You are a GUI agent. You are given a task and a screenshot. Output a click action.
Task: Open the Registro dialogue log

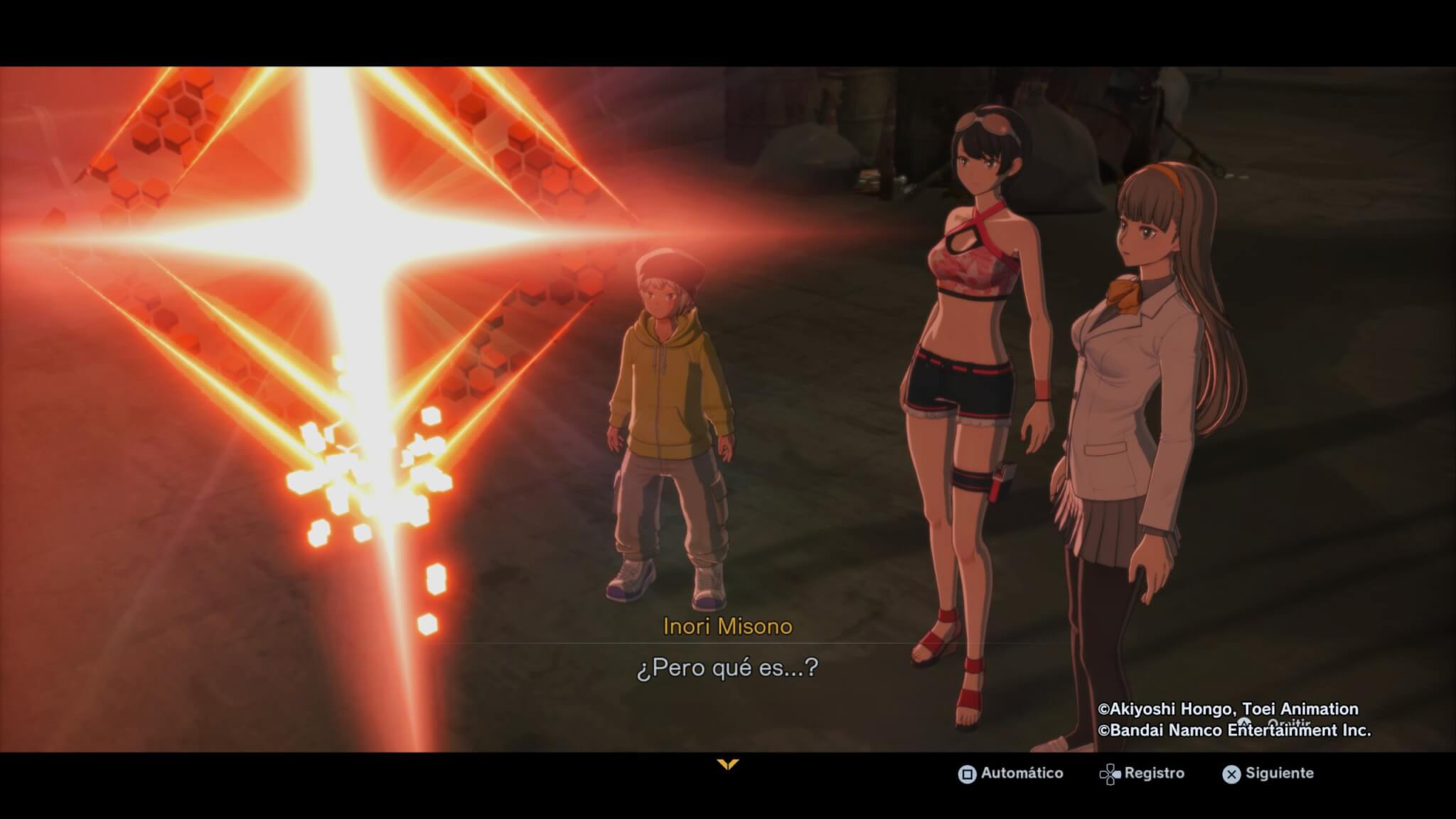click(1142, 773)
